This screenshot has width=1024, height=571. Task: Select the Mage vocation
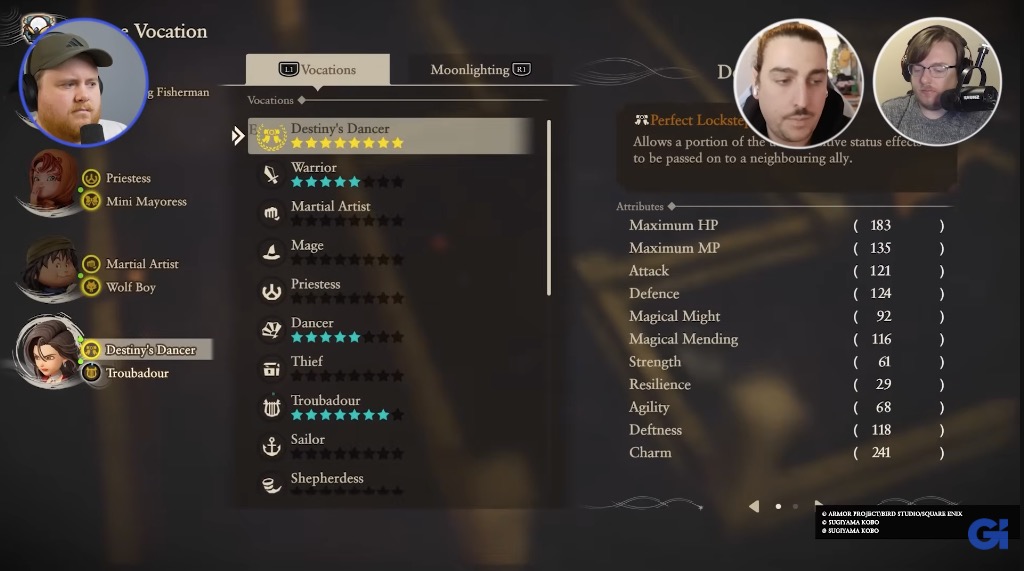point(390,253)
